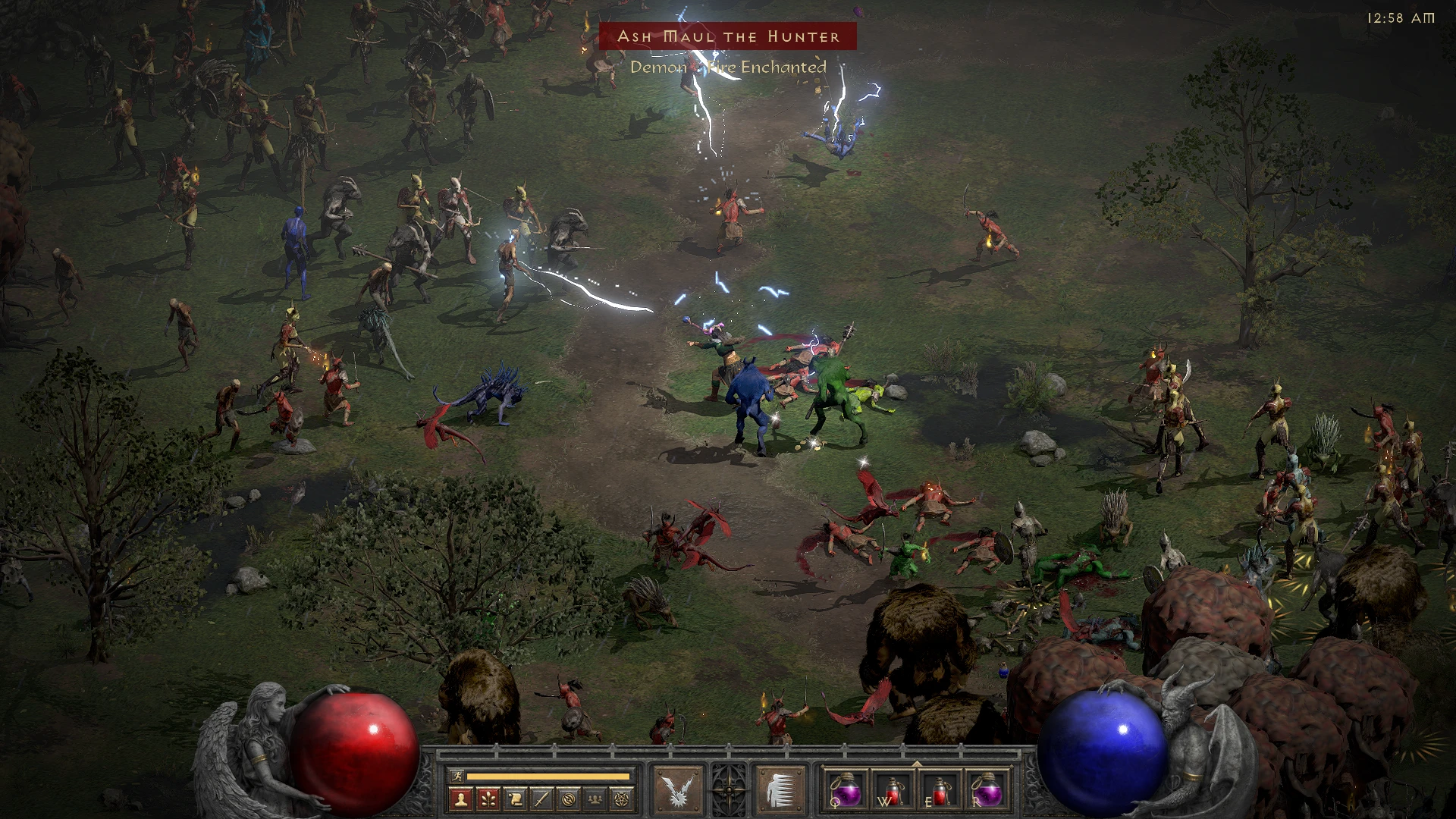1456x819 pixels.
Task: Drink the red potion in slot E
Action: 942,791
